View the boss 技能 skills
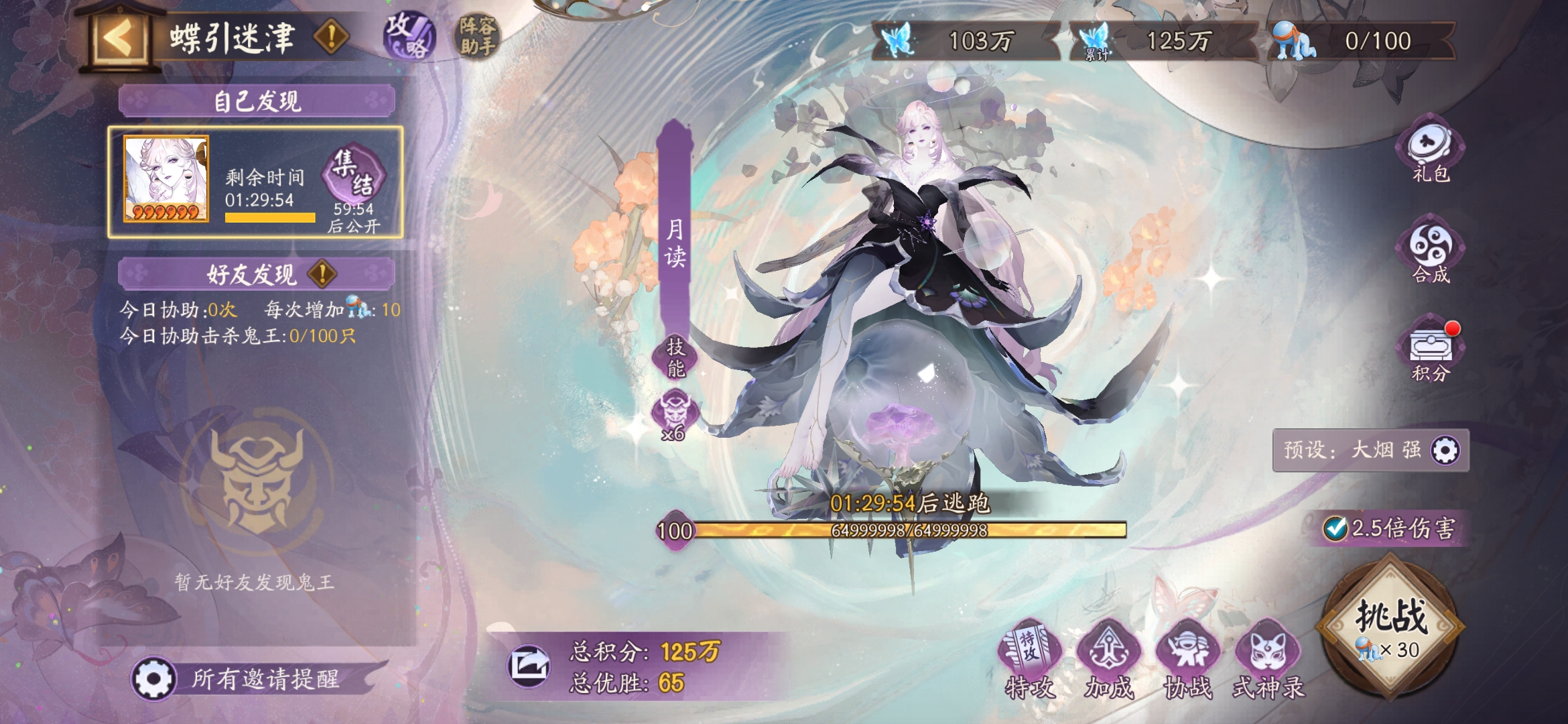1568x724 pixels. coord(675,357)
